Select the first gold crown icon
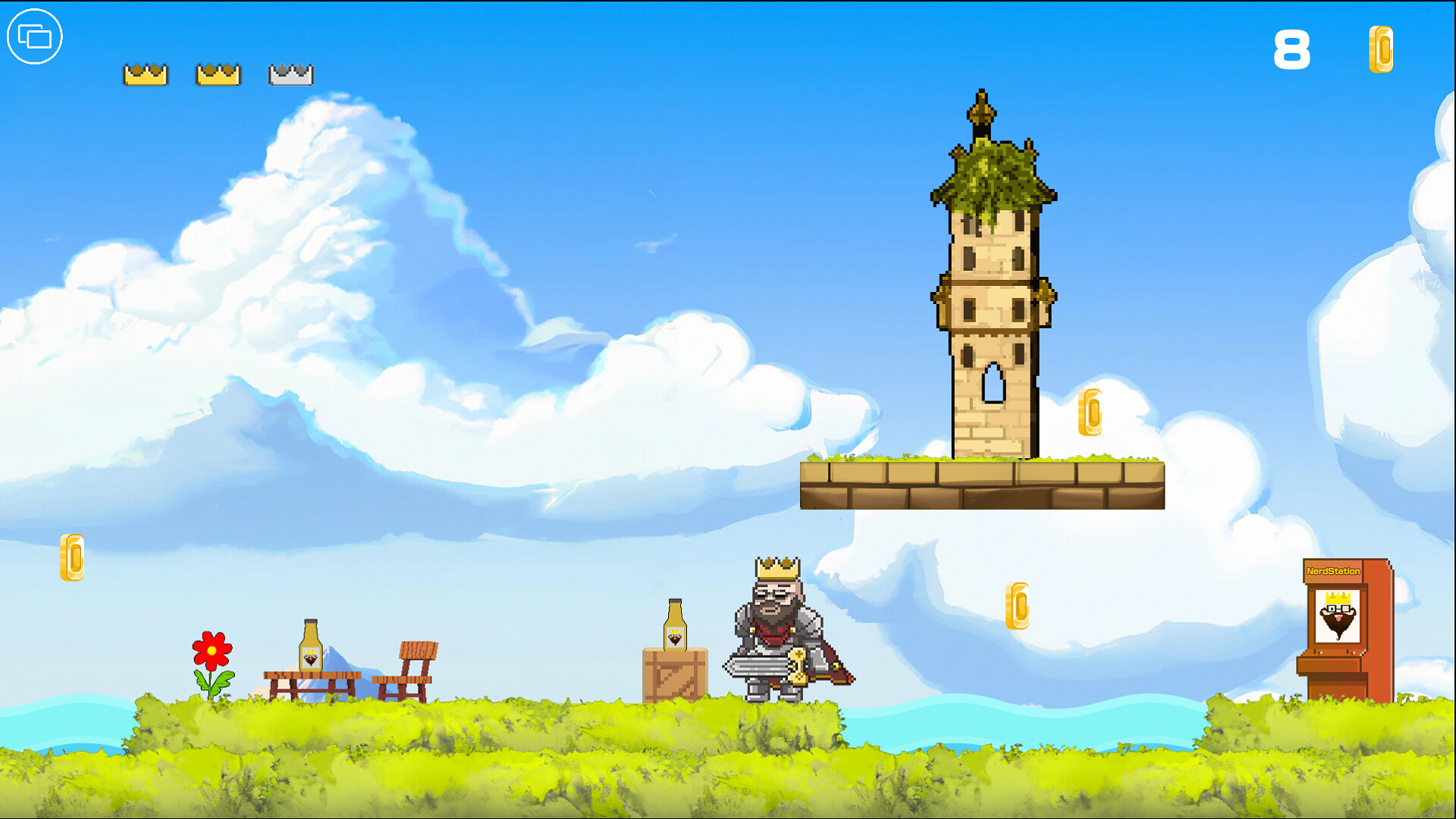1456x819 pixels. [145, 74]
